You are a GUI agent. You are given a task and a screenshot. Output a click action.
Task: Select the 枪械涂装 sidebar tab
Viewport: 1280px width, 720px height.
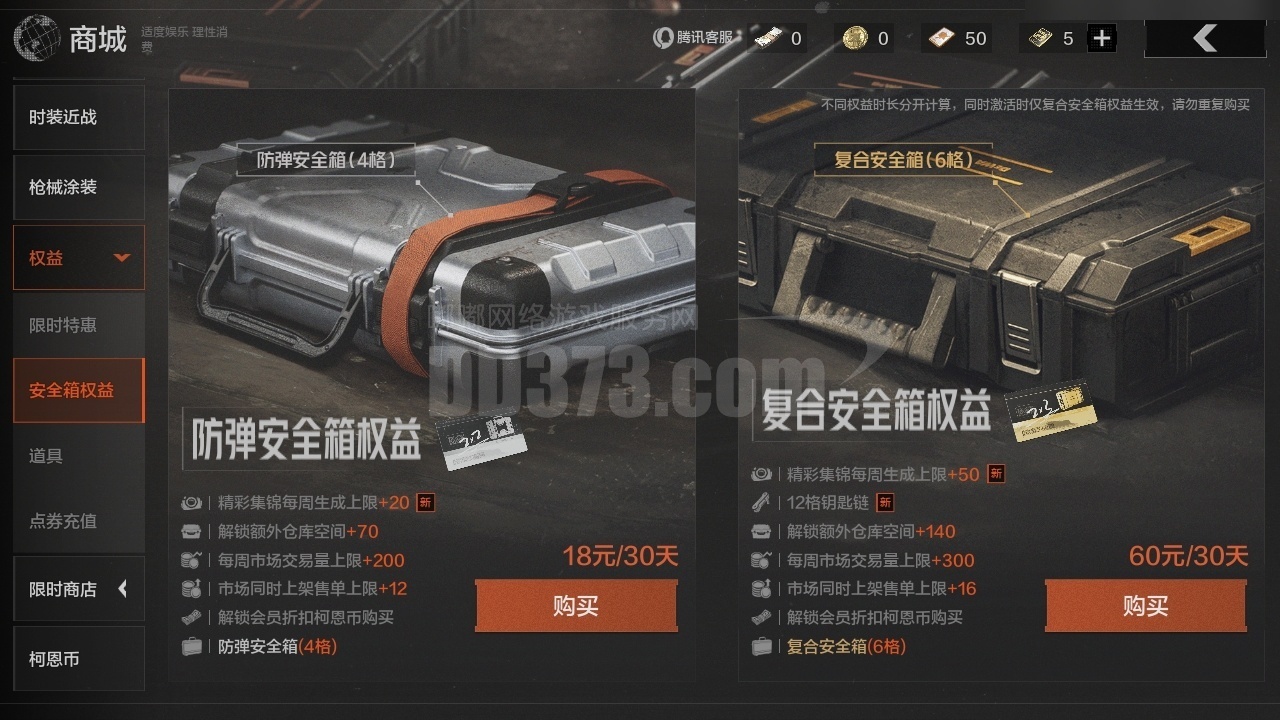[79, 187]
